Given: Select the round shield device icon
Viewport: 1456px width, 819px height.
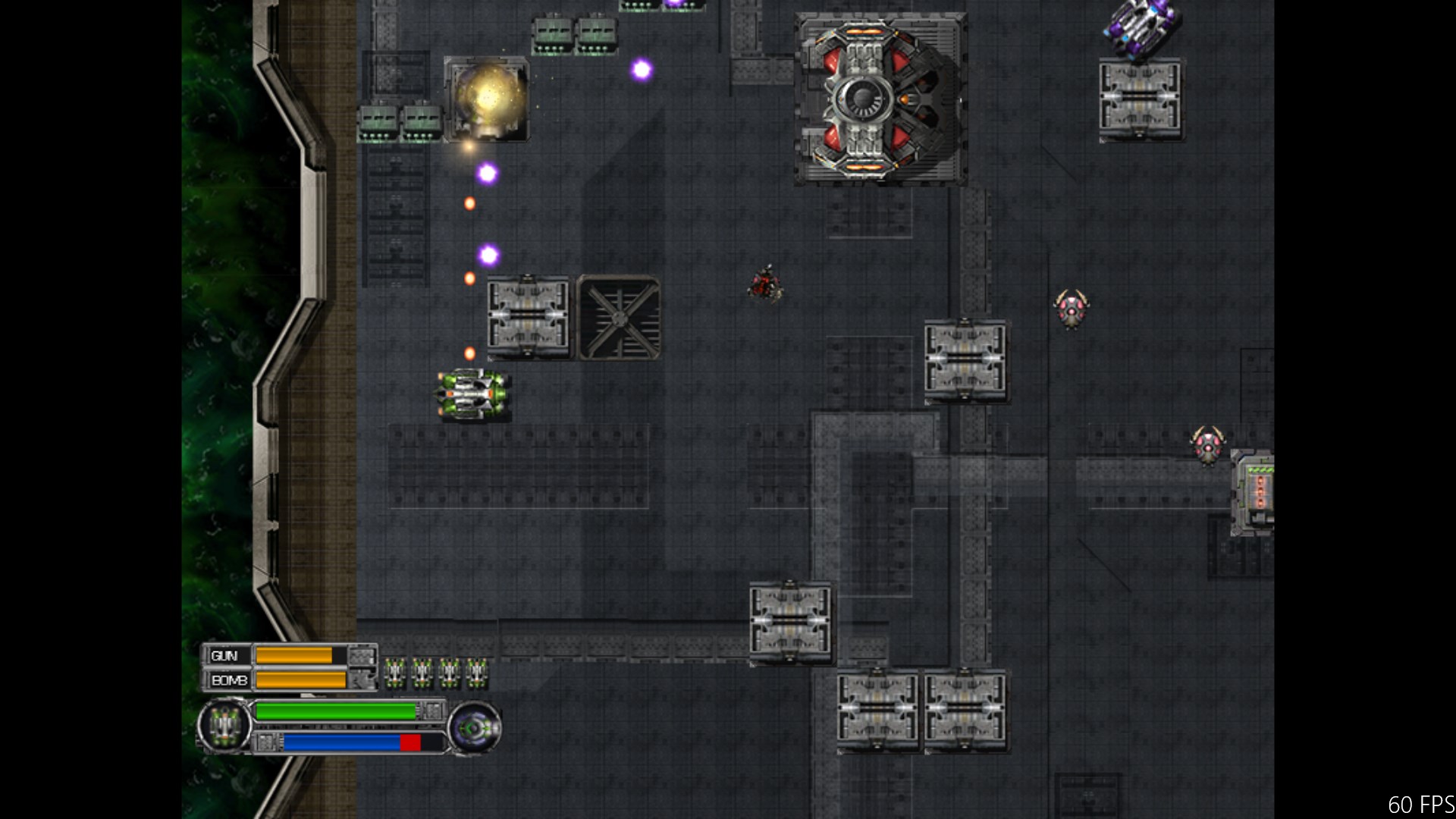Looking at the screenshot, I should (474, 729).
